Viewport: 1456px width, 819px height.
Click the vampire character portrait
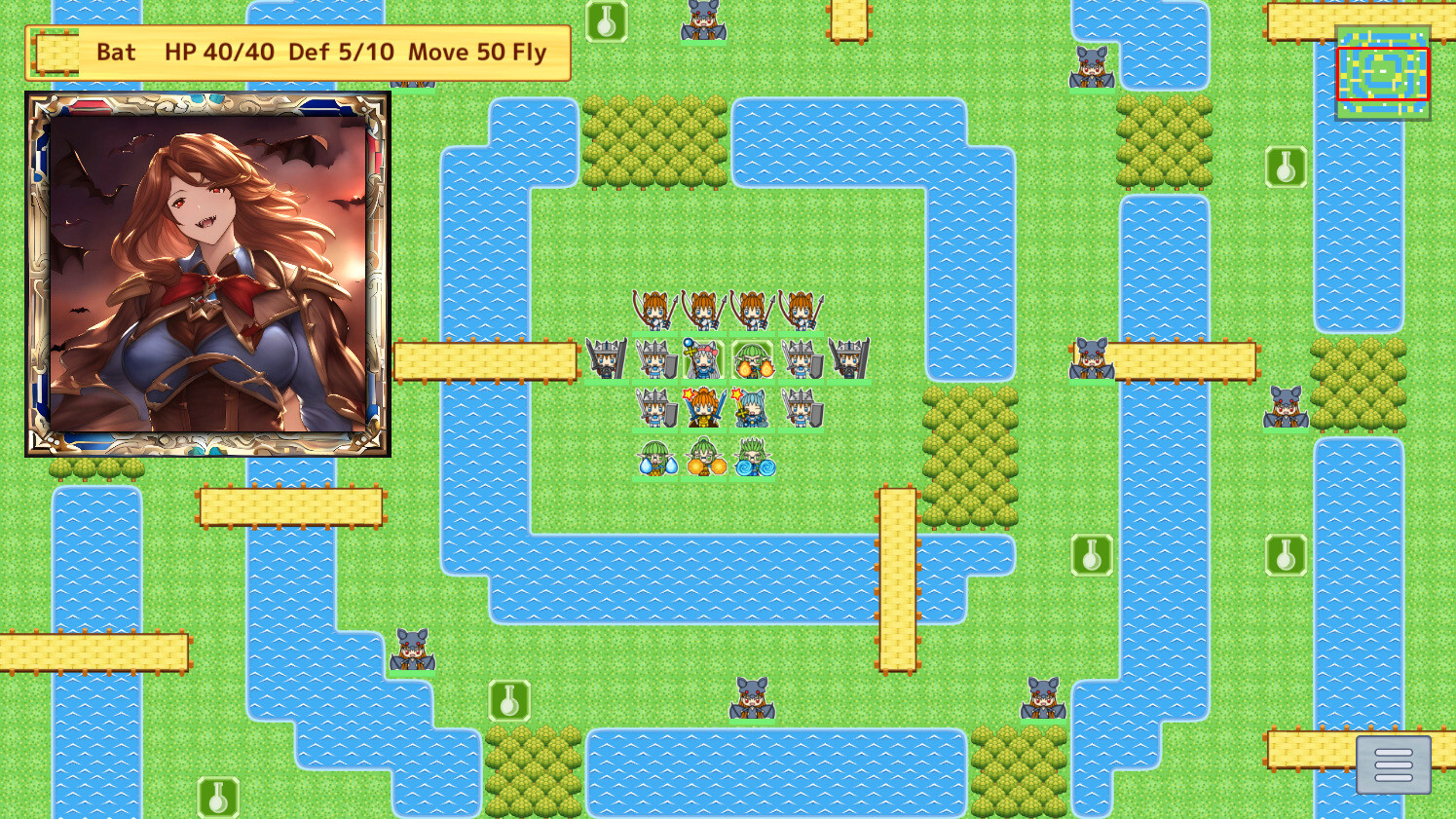tap(209, 271)
